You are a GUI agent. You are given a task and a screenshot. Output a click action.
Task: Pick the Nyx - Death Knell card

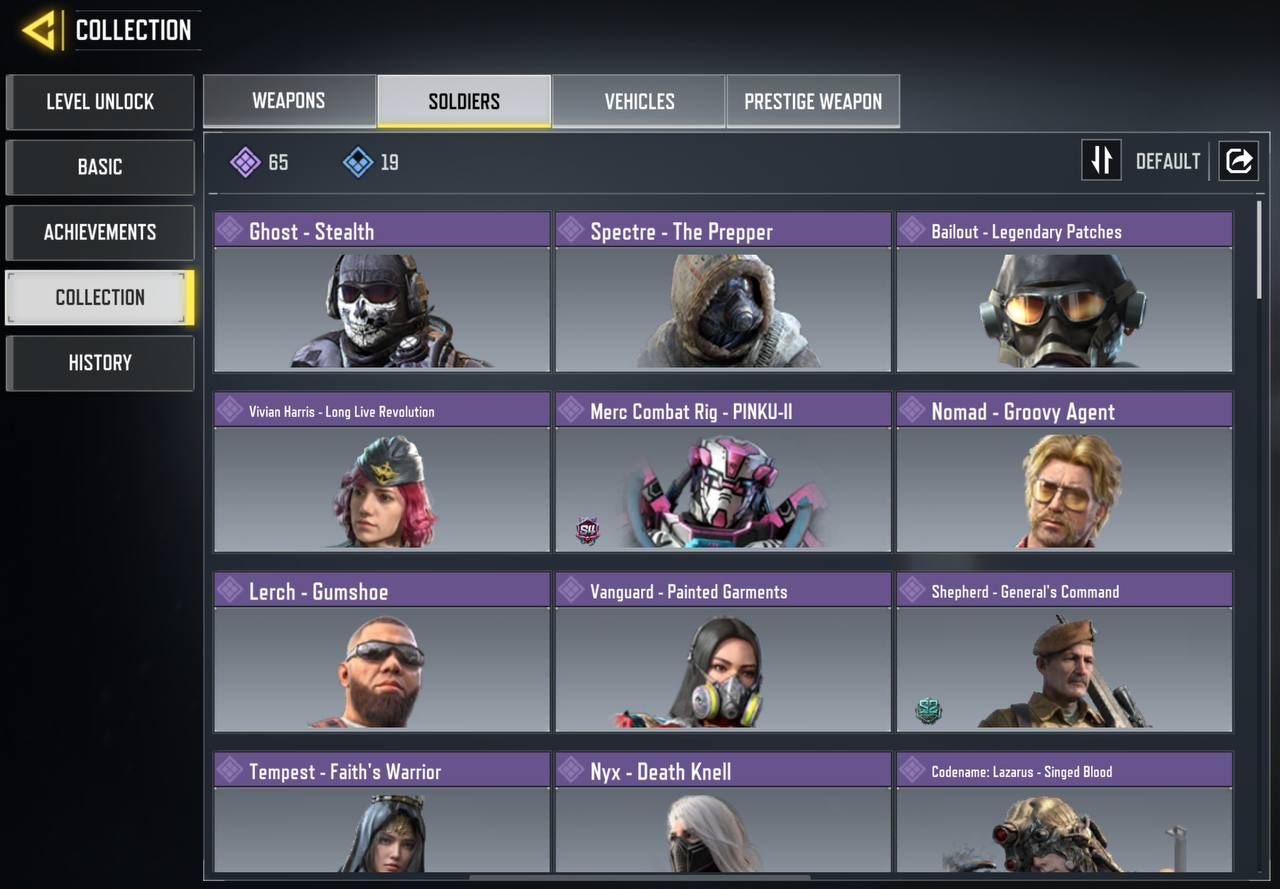click(x=723, y=815)
